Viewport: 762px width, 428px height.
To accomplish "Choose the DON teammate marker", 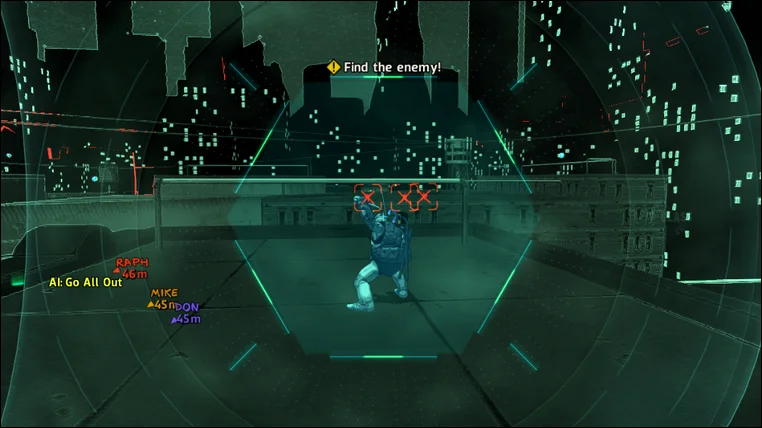I will click(x=187, y=313).
